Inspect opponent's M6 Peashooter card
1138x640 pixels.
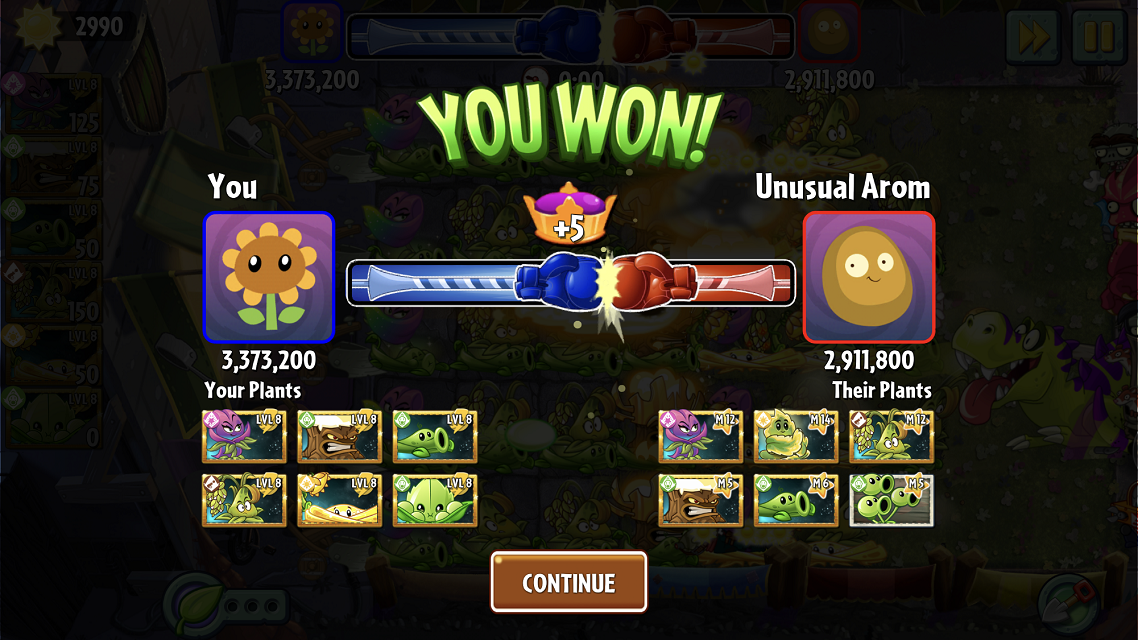tap(796, 500)
